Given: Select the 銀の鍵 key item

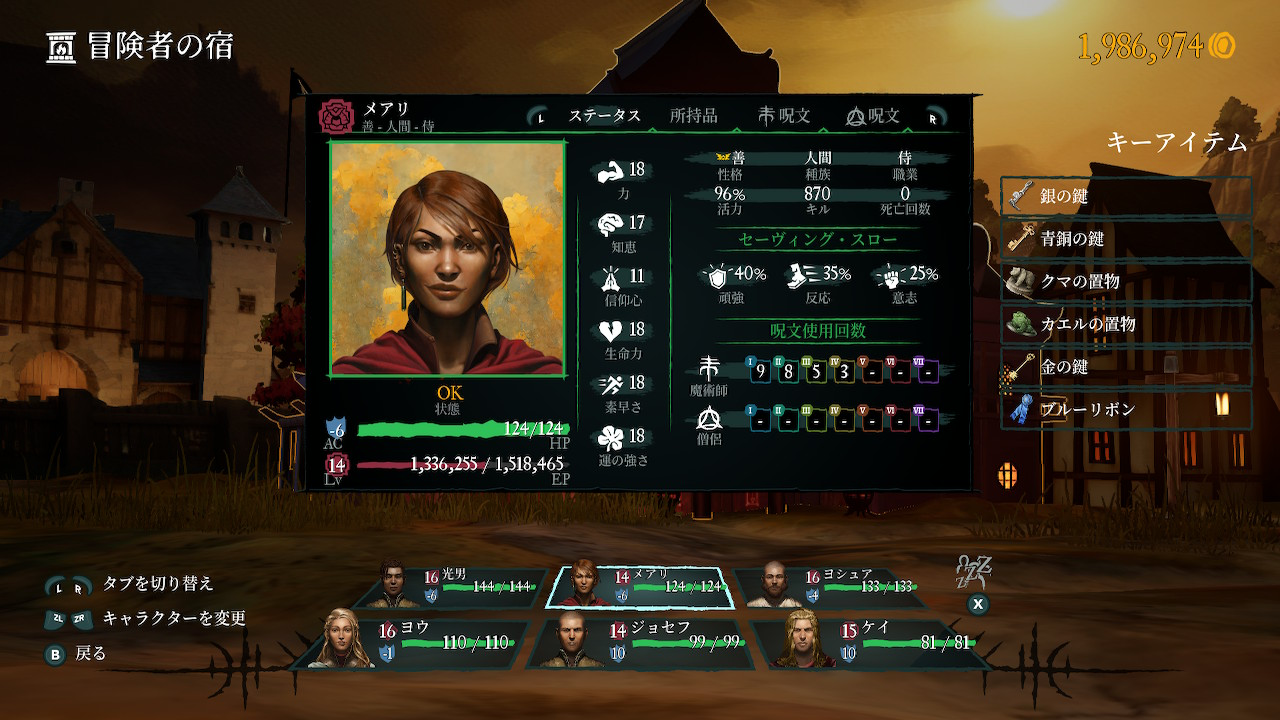Looking at the screenshot, I should pos(1126,197).
